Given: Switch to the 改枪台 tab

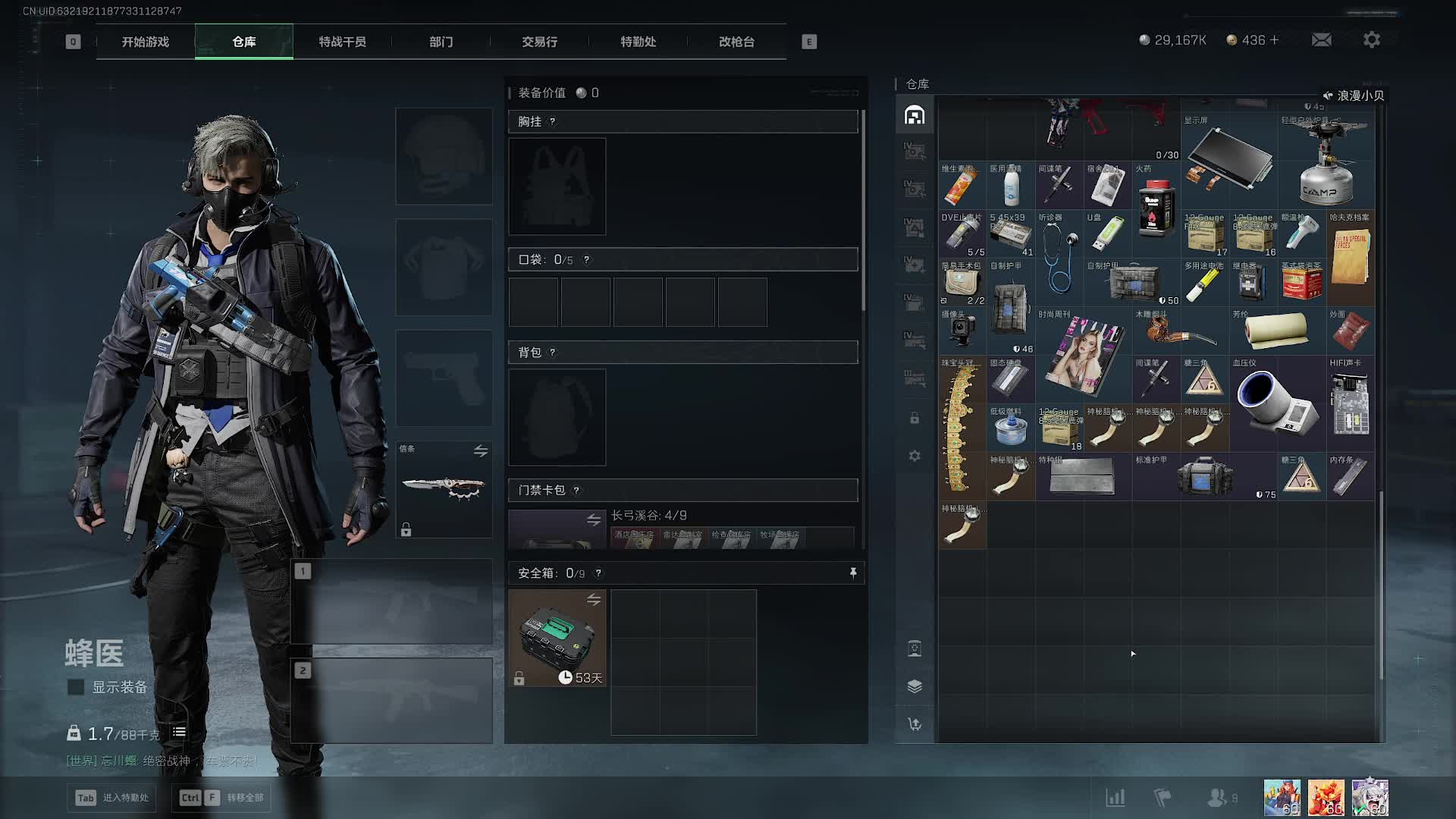Looking at the screenshot, I should click(x=736, y=42).
